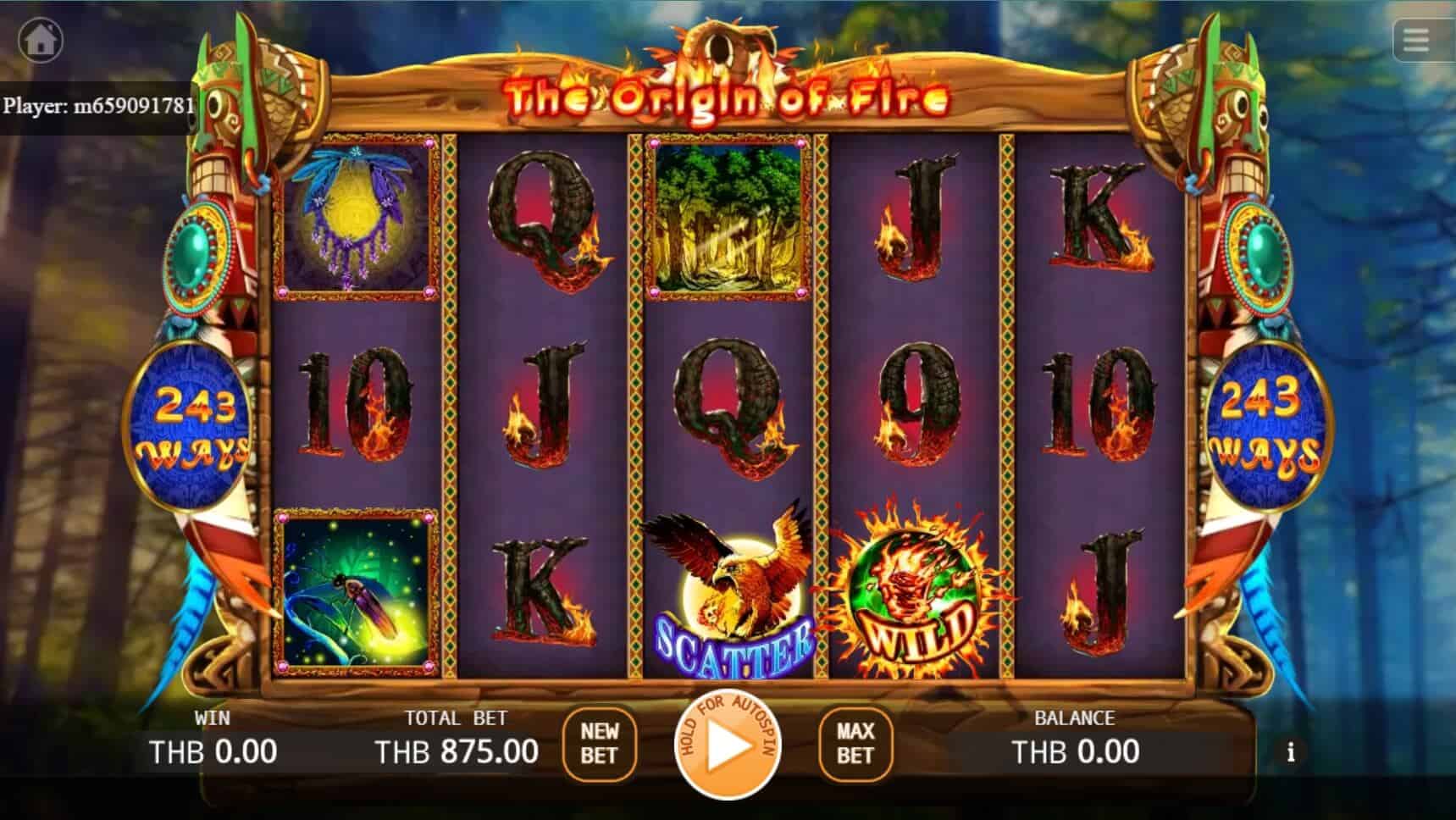Click the home icon in top-left corner
The image size is (1456, 820).
[x=41, y=39]
